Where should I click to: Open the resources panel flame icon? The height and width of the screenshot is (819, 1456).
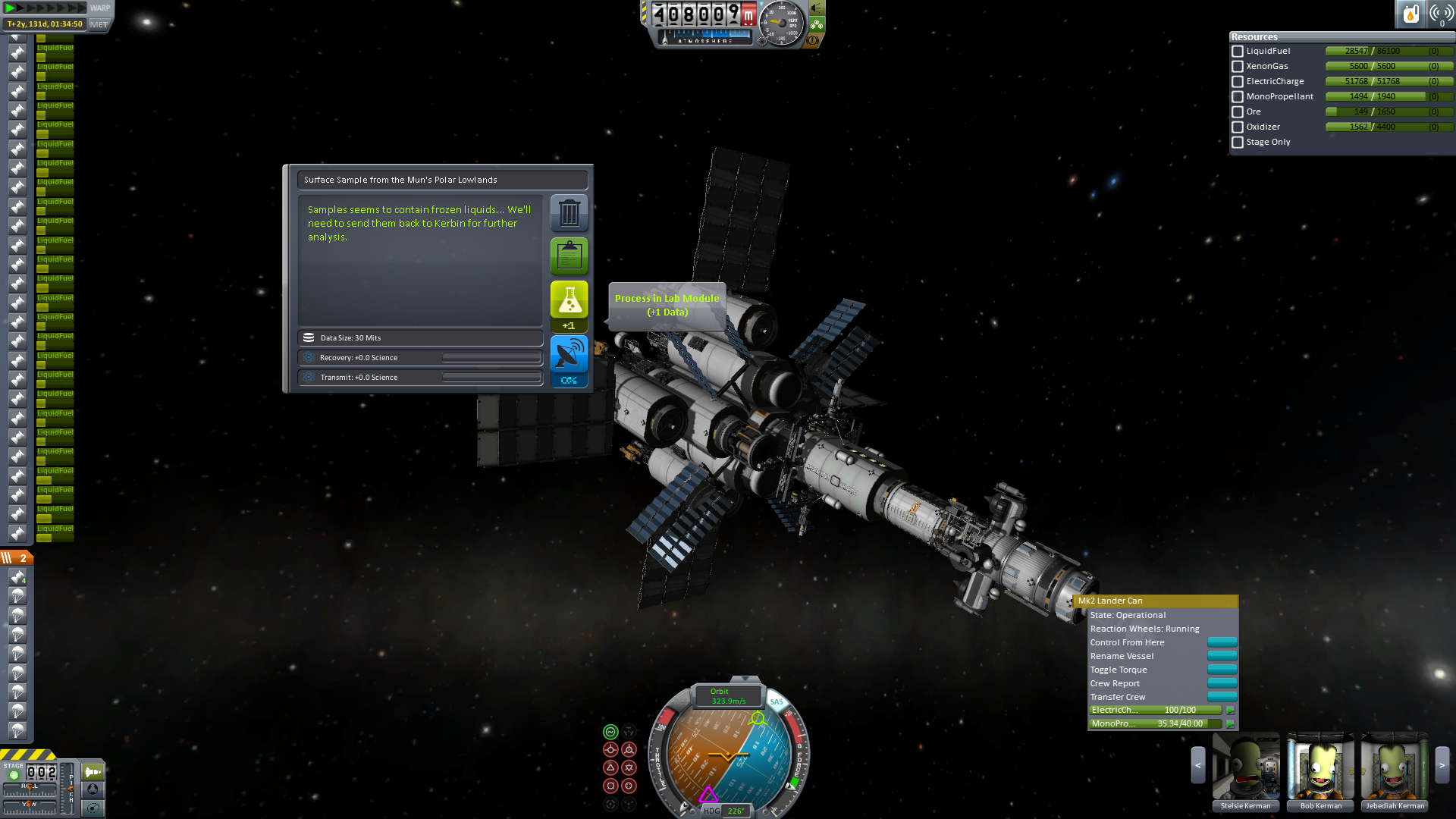coord(1410,14)
